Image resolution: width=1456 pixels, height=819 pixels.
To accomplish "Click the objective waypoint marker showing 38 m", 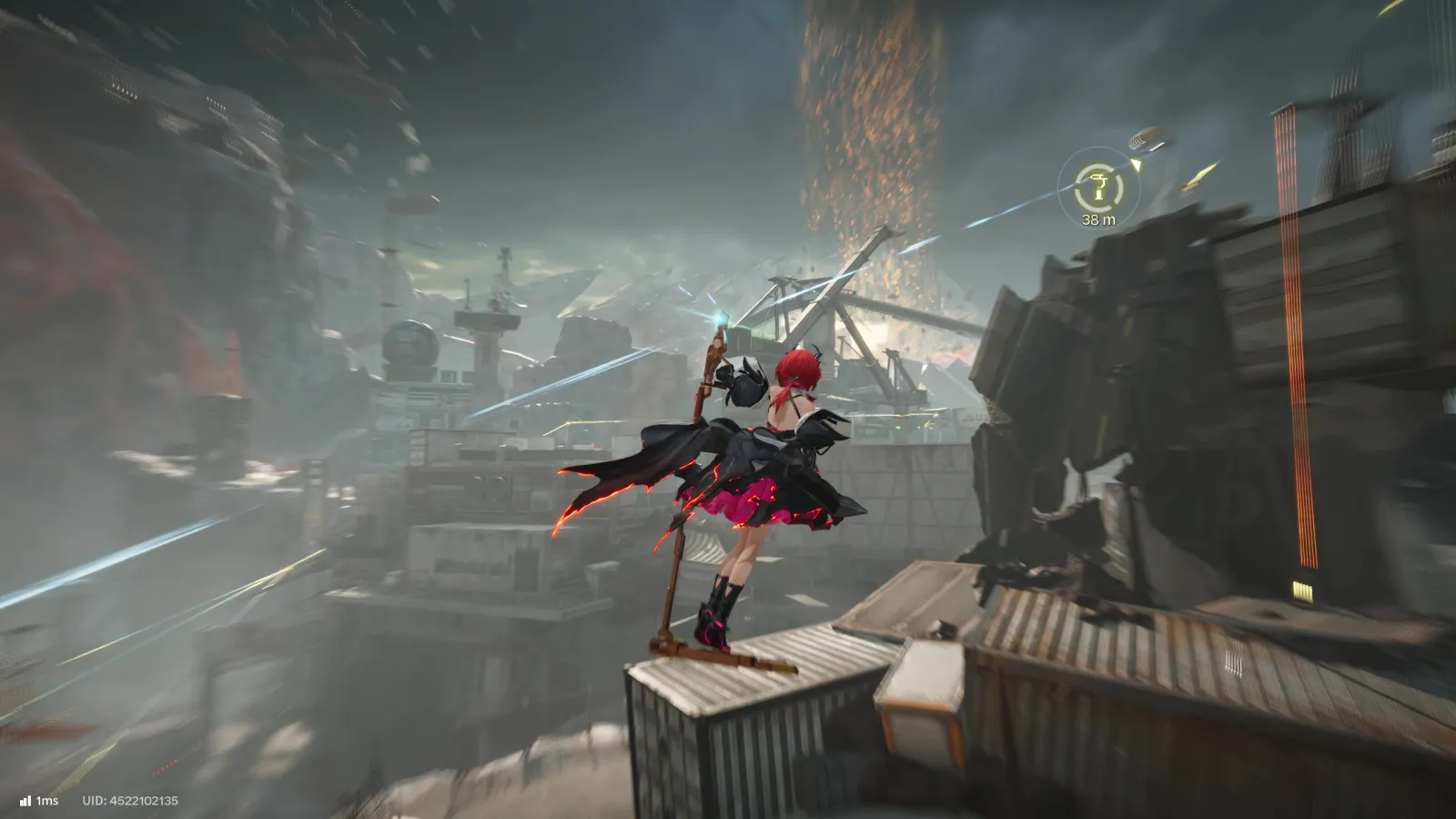I will (1098, 188).
